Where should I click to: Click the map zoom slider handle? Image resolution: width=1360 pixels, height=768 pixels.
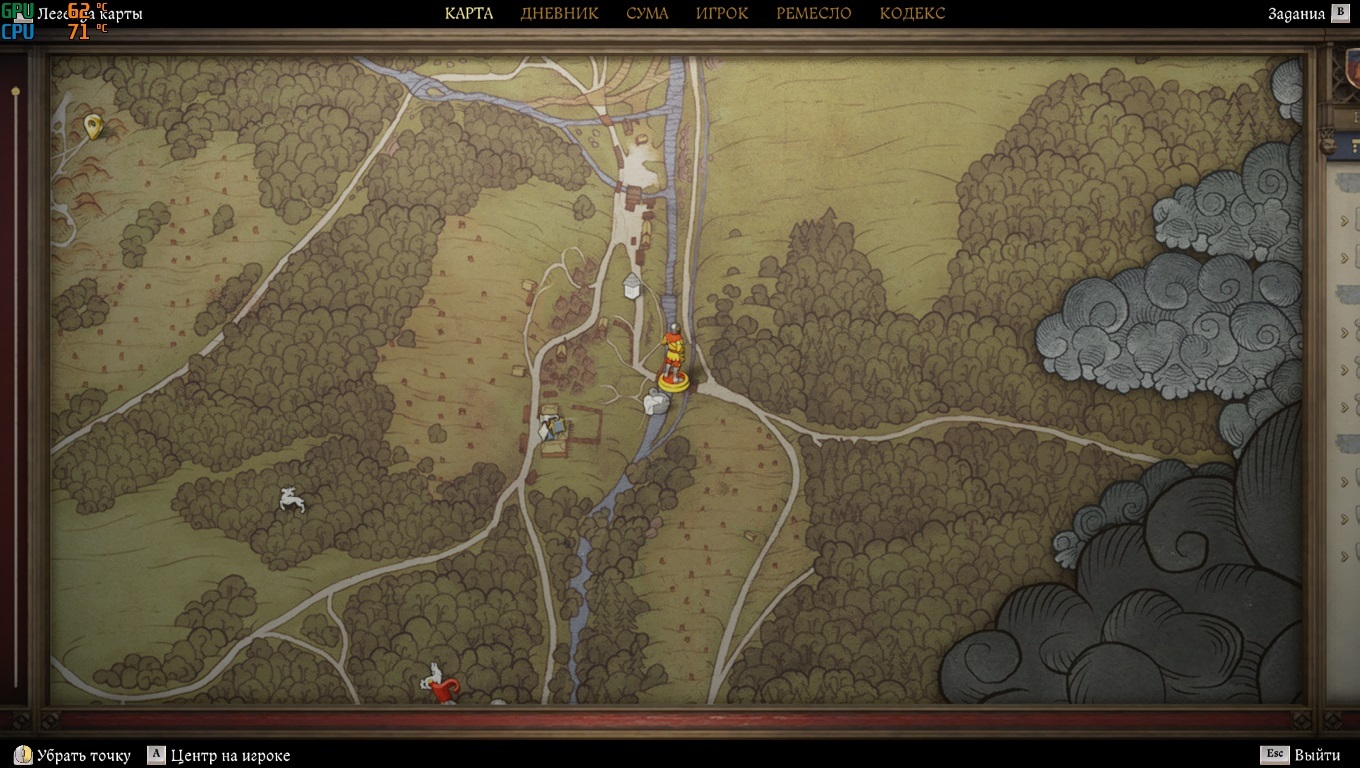(x=15, y=92)
